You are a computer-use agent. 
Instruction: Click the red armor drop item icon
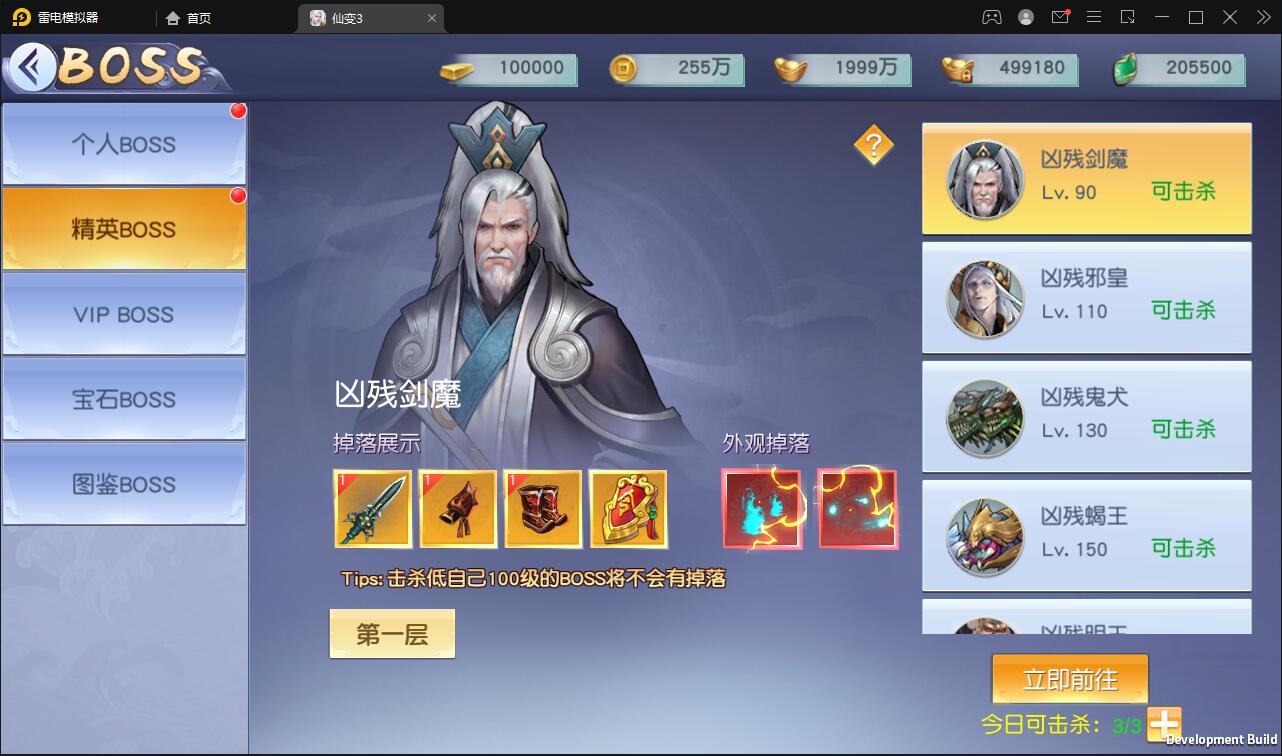[x=458, y=509]
